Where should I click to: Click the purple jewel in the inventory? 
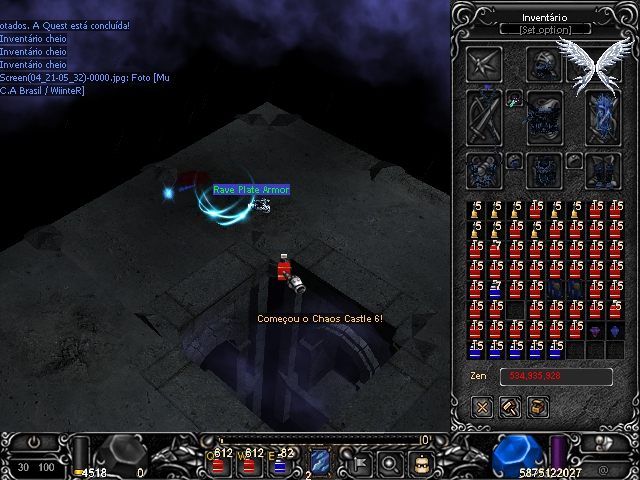pos(594,330)
